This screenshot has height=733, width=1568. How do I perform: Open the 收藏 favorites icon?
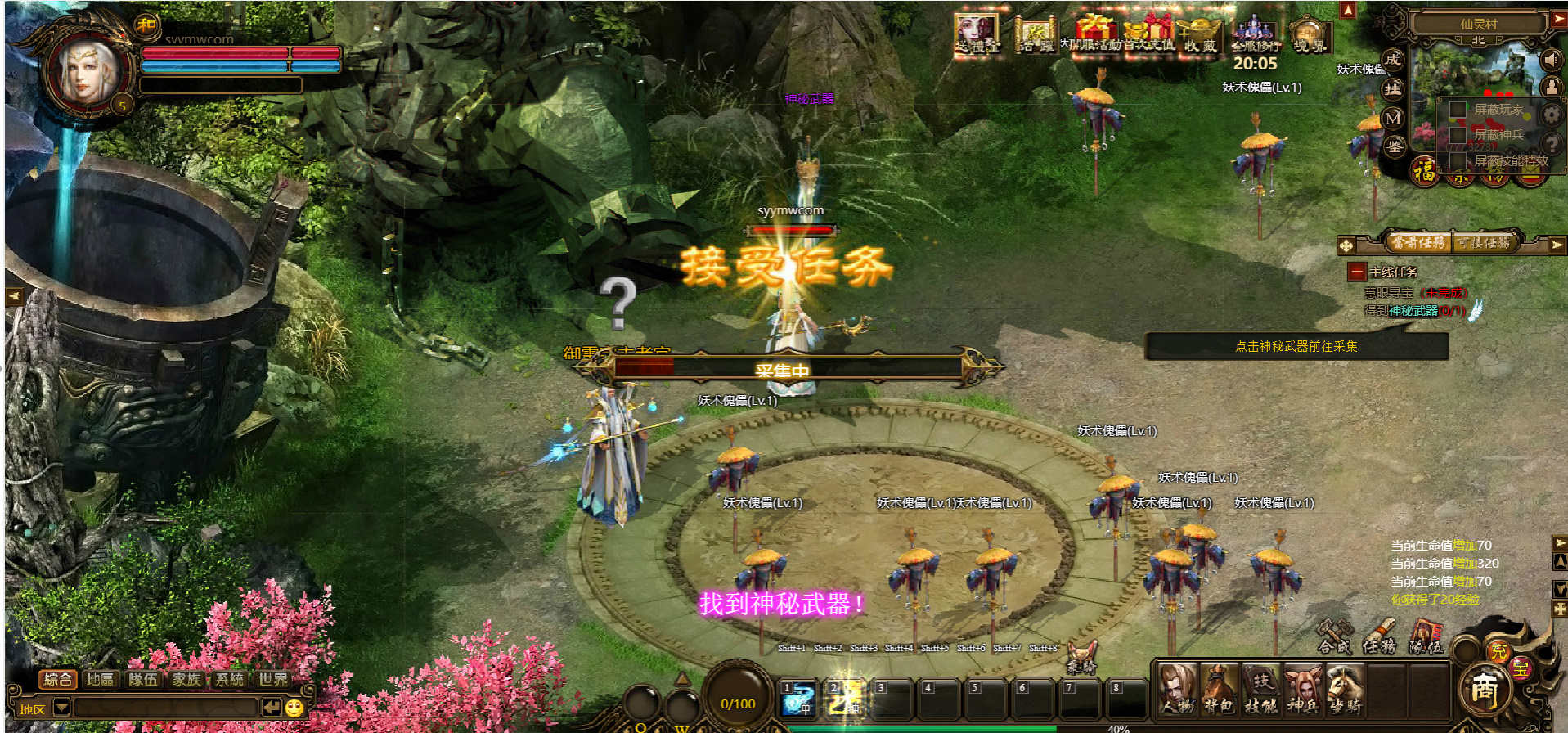point(1200,37)
